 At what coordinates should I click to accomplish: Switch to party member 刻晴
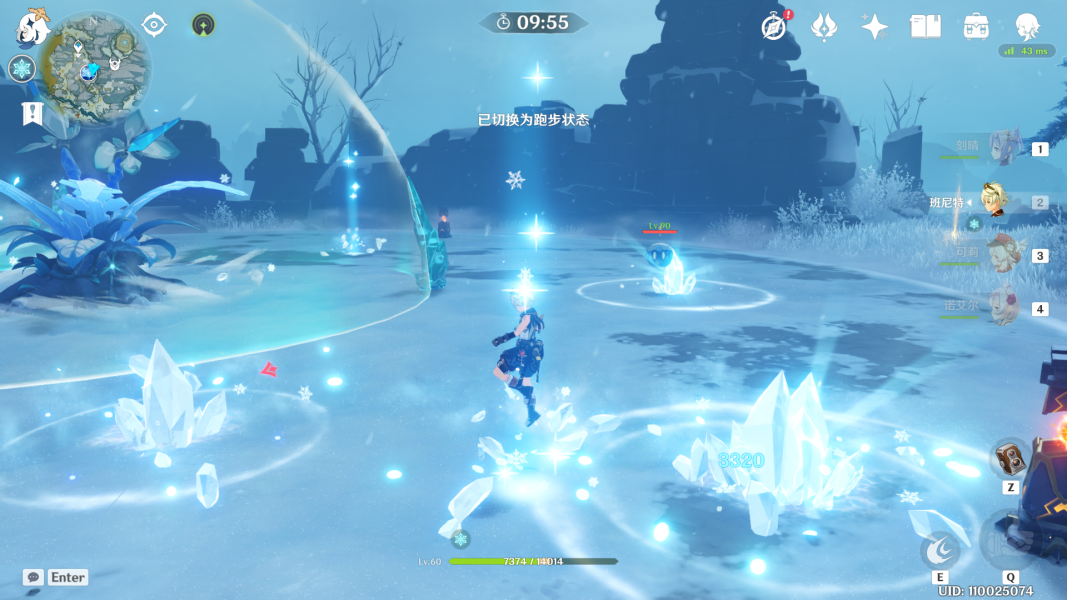coord(1003,148)
